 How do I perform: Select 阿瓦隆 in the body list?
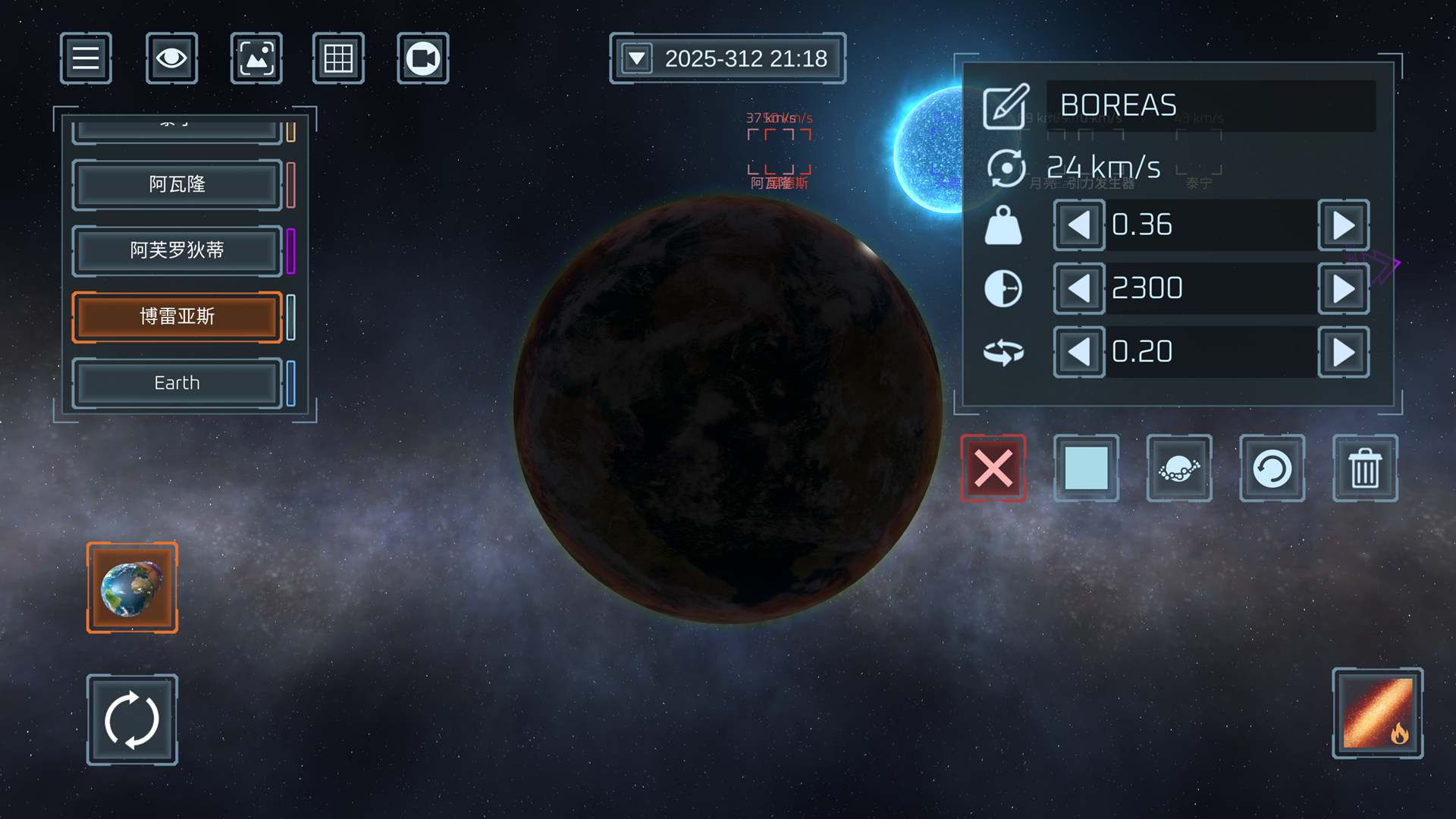coord(177,184)
